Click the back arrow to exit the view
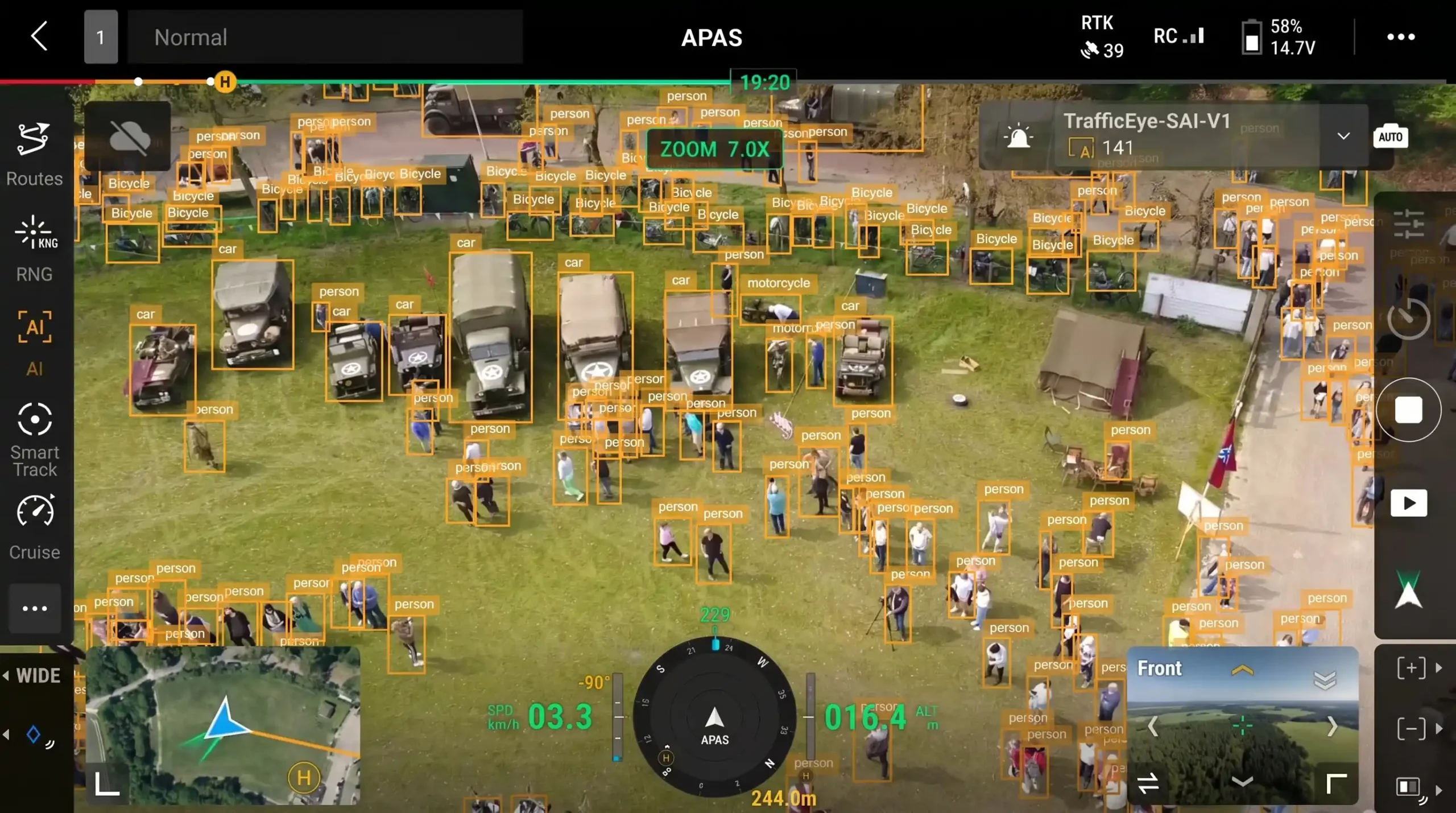Screen dimensions: 1456x813 [x=39, y=36]
